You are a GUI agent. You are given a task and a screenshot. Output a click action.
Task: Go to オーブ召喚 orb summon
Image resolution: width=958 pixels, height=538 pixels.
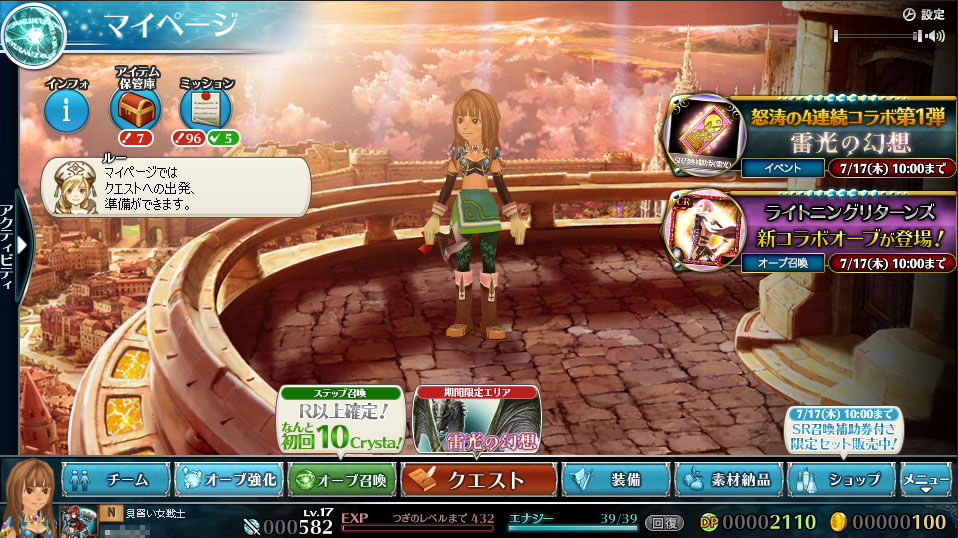tap(342, 480)
